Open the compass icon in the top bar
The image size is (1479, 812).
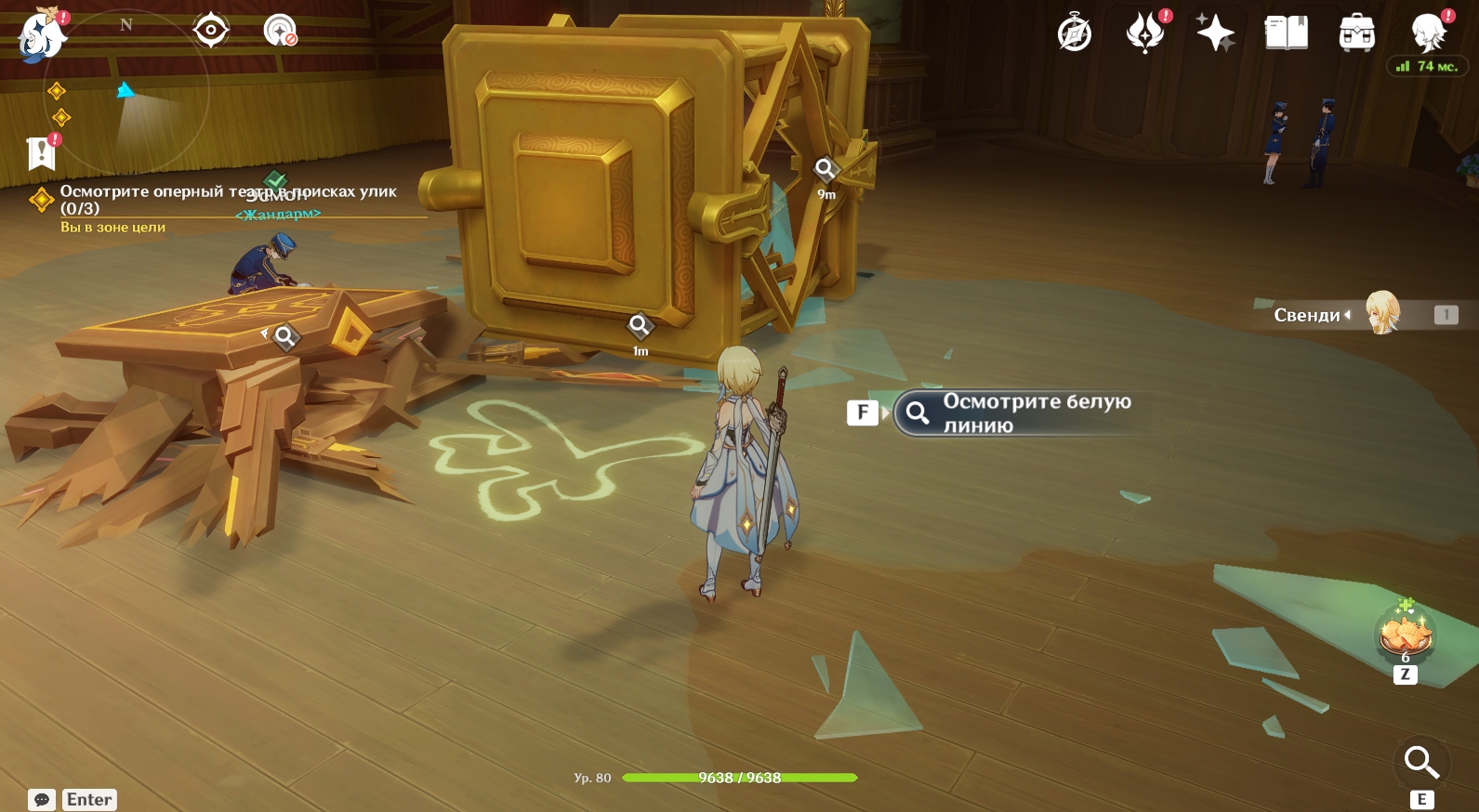pos(1075,34)
